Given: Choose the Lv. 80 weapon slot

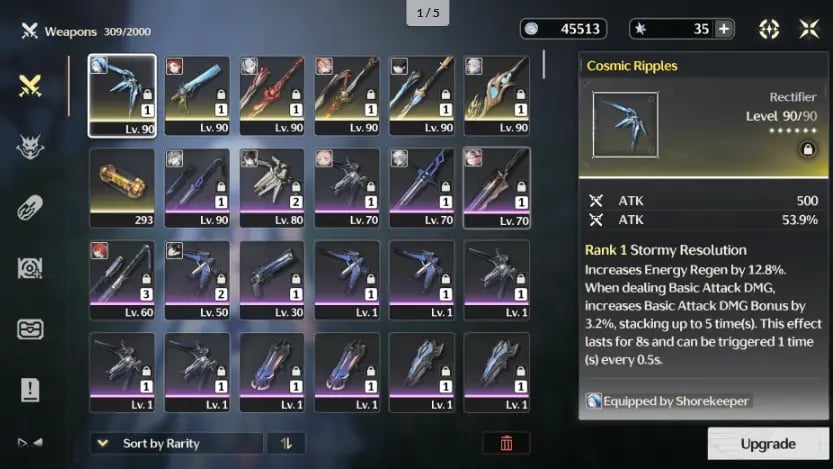Looking at the screenshot, I should [272, 187].
